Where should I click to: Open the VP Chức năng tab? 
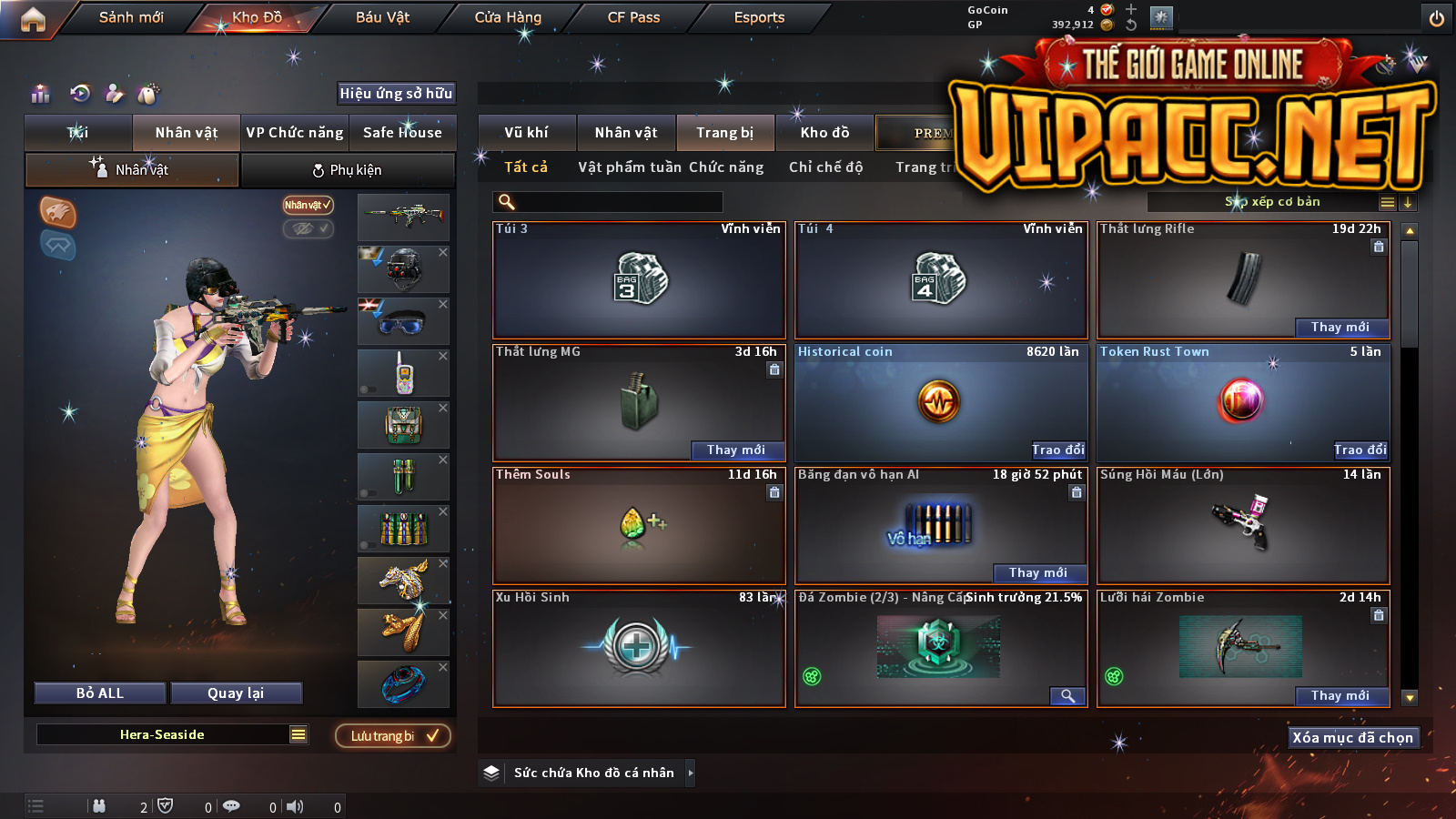coord(295,133)
